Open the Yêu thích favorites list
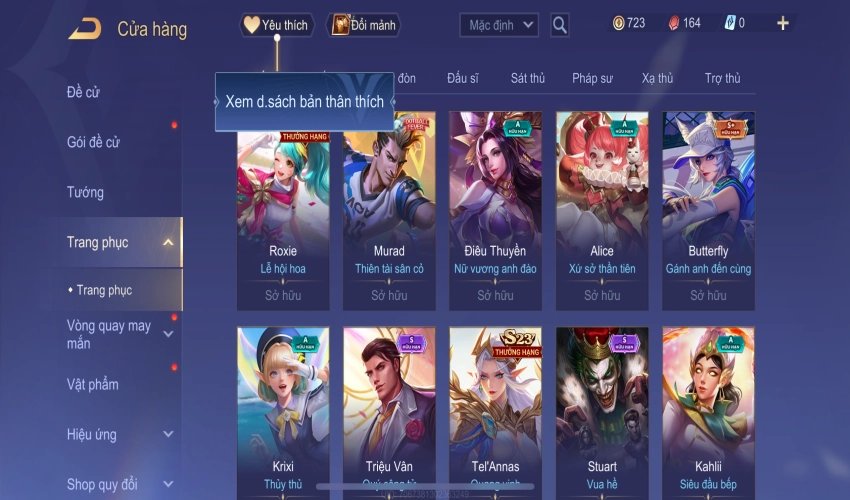850x500 pixels. pos(277,25)
